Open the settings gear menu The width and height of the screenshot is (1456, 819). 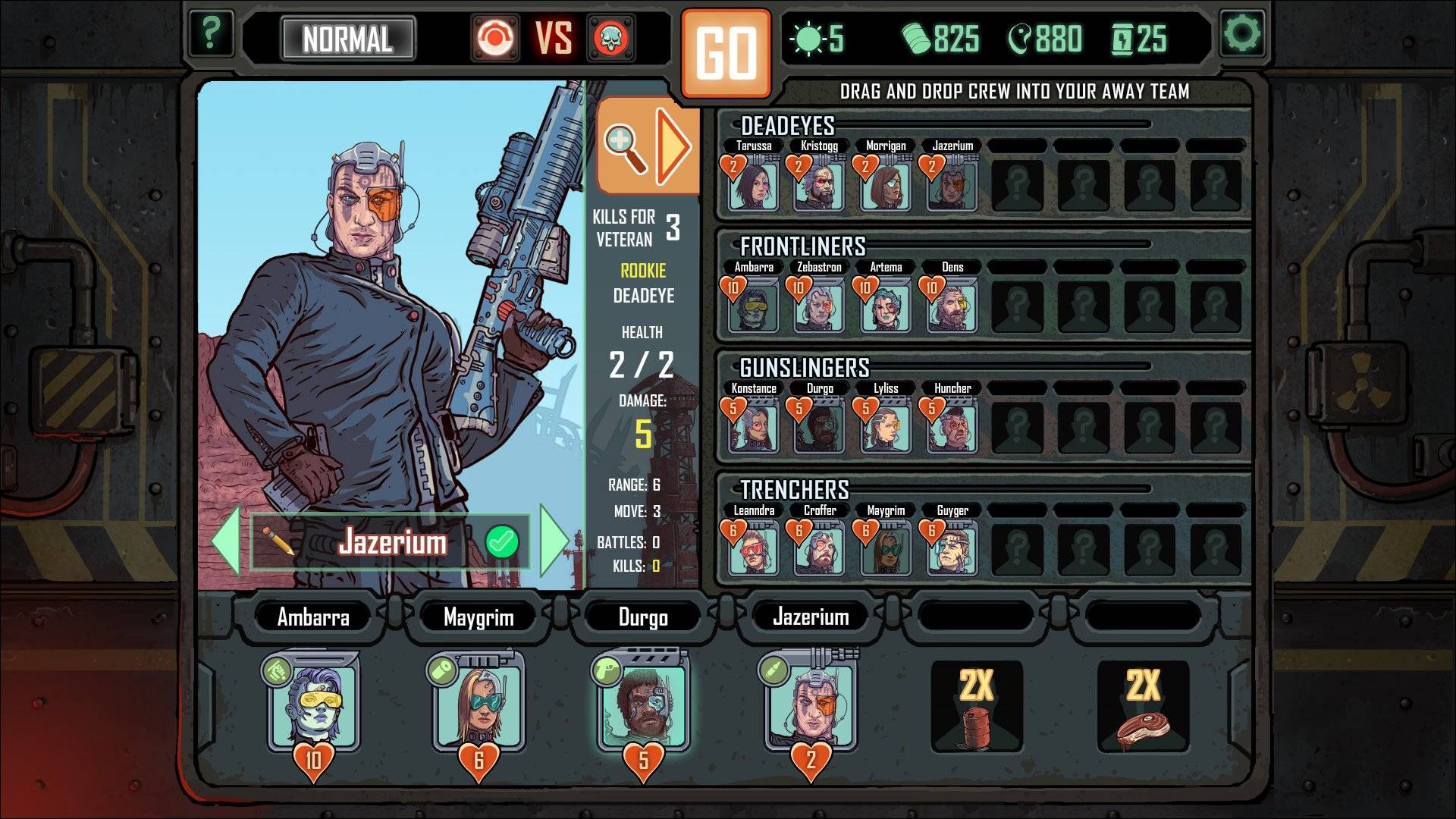1242,33
